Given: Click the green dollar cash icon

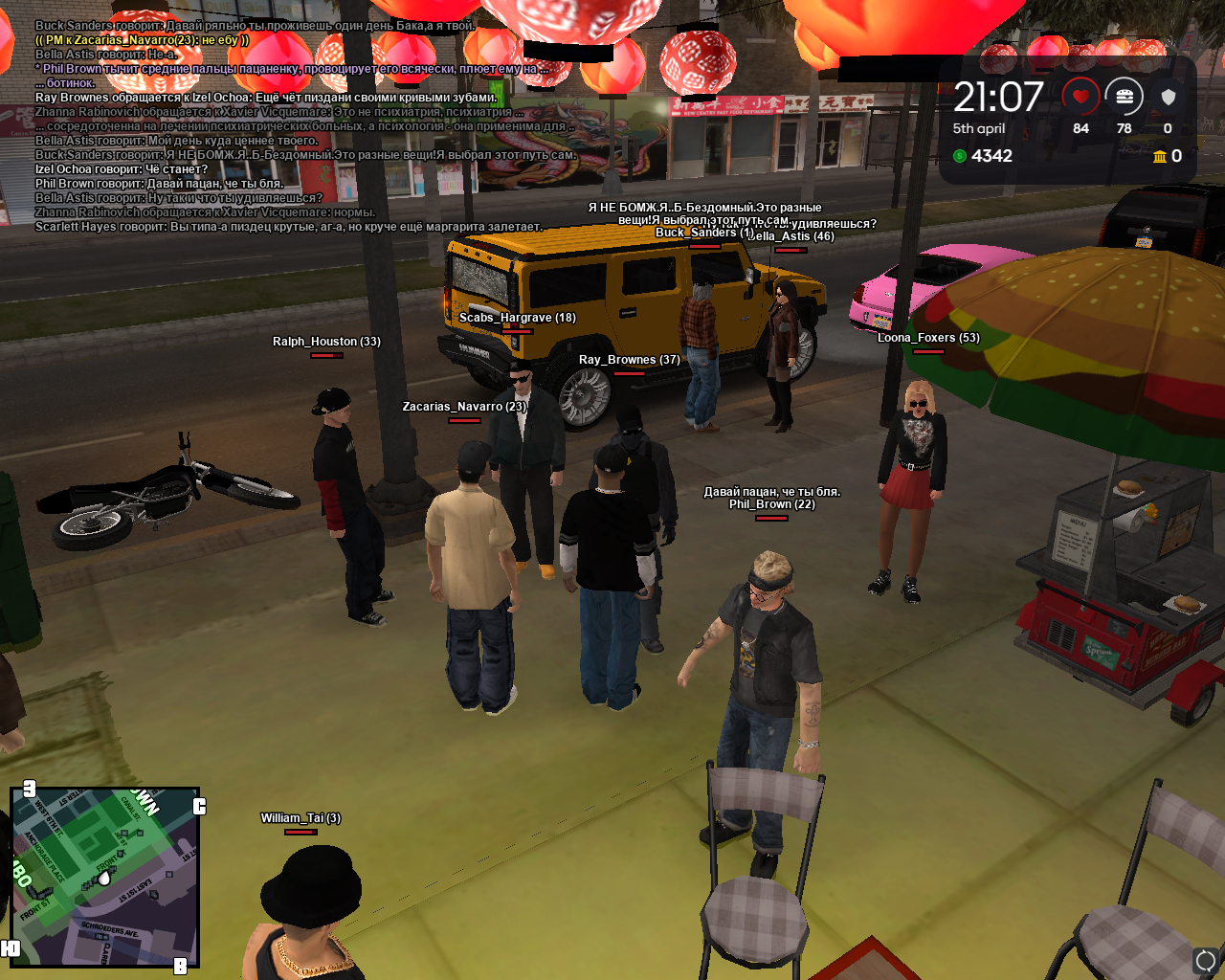Looking at the screenshot, I should (960, 156).
